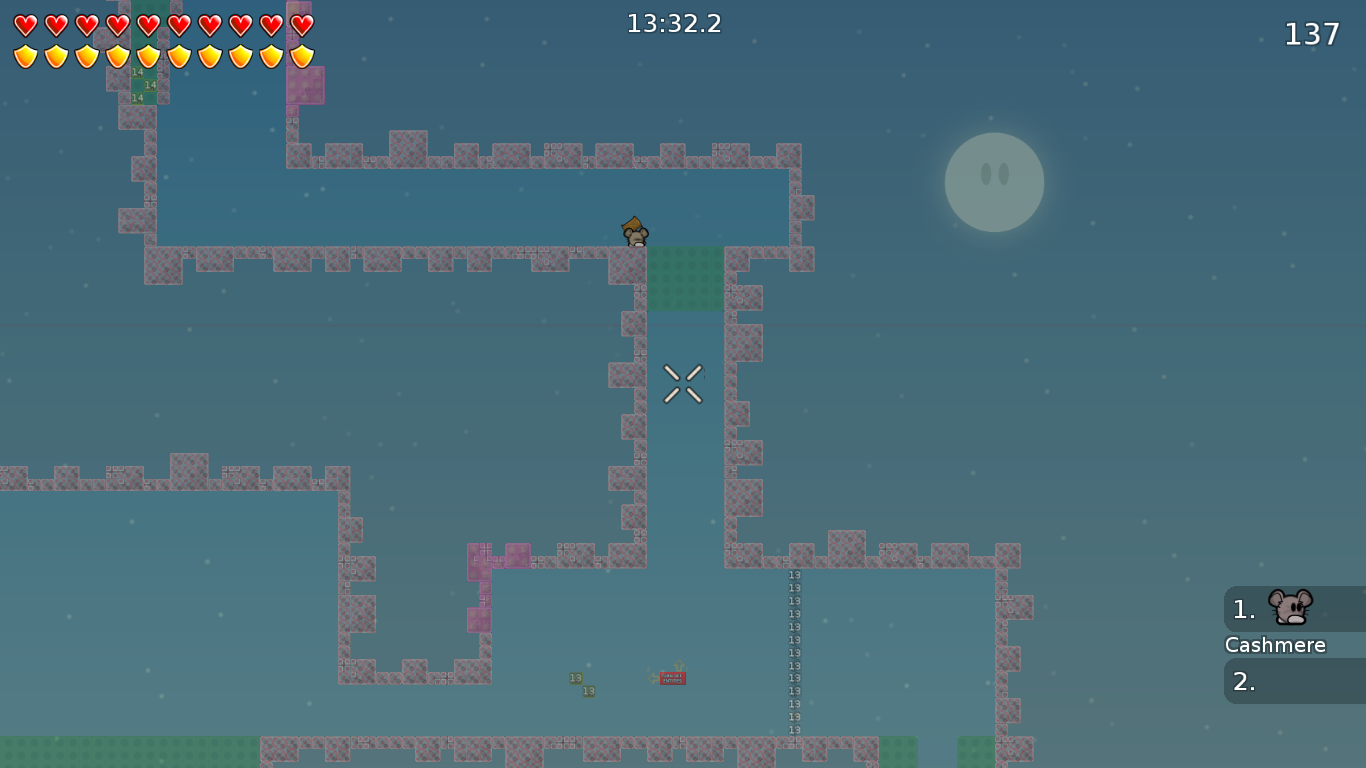Click the yellow up arrow above the entities sign
Screen dimensions: 1366x768
click(x=680, y=665)
